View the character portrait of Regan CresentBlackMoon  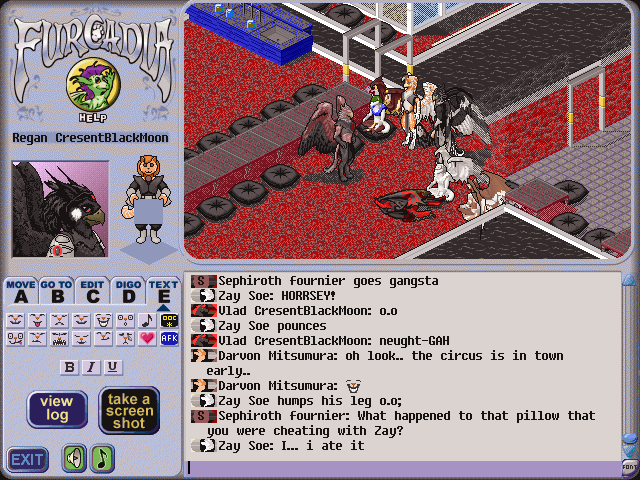pyautogui.click(x=59, y=208)
